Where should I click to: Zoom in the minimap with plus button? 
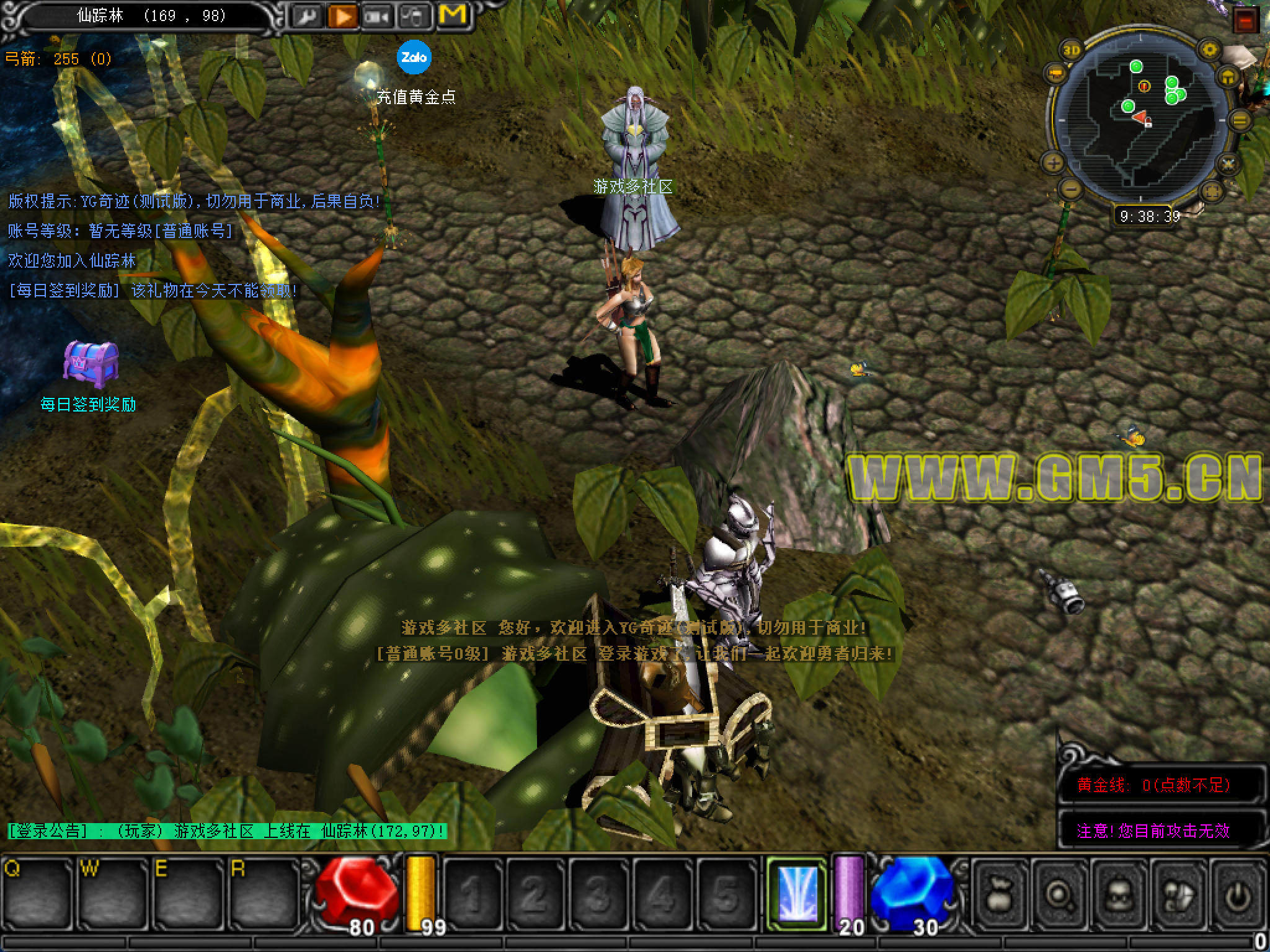[1054, 164]
